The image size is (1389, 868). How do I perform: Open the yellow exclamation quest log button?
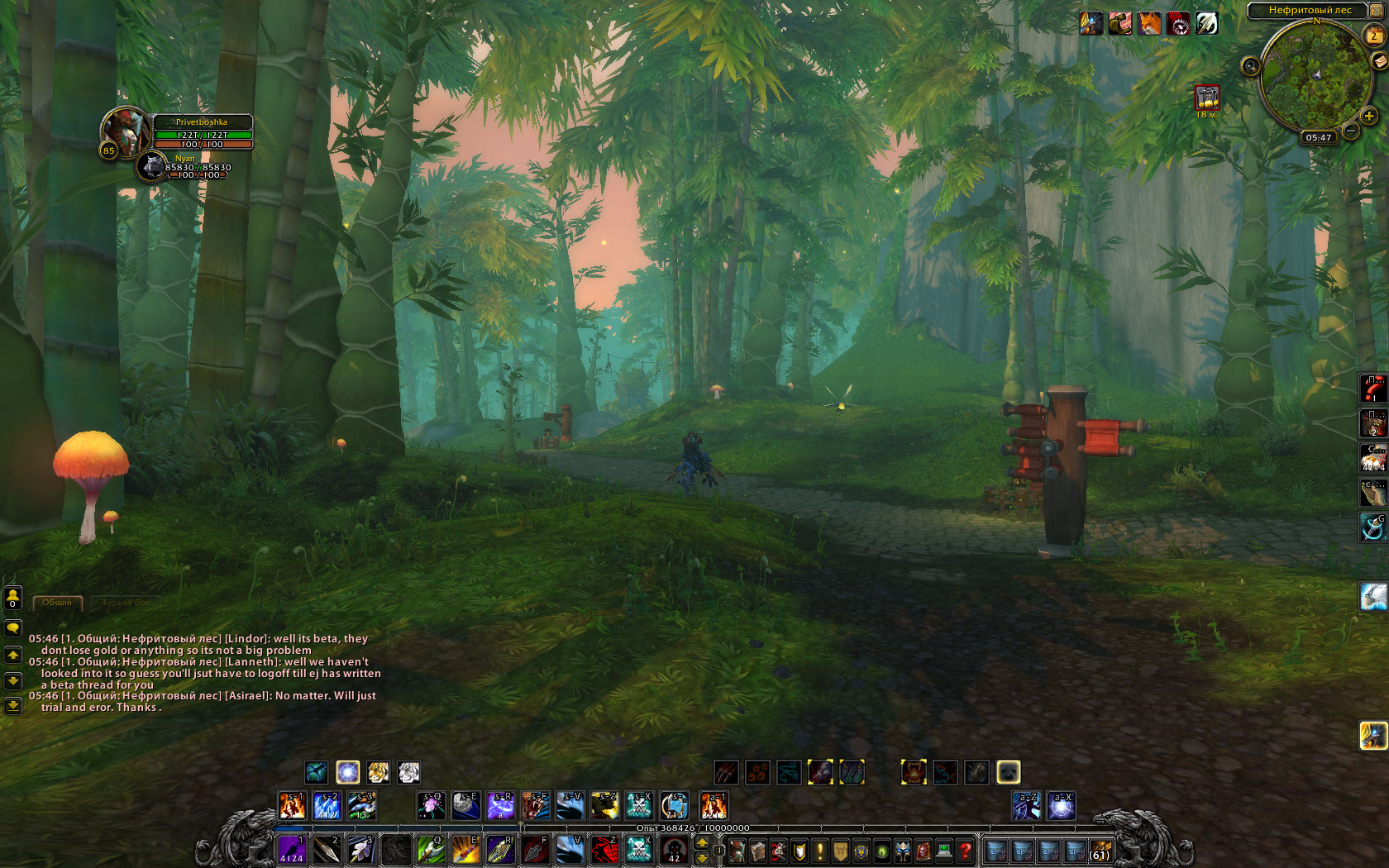(x=820, y=850)
